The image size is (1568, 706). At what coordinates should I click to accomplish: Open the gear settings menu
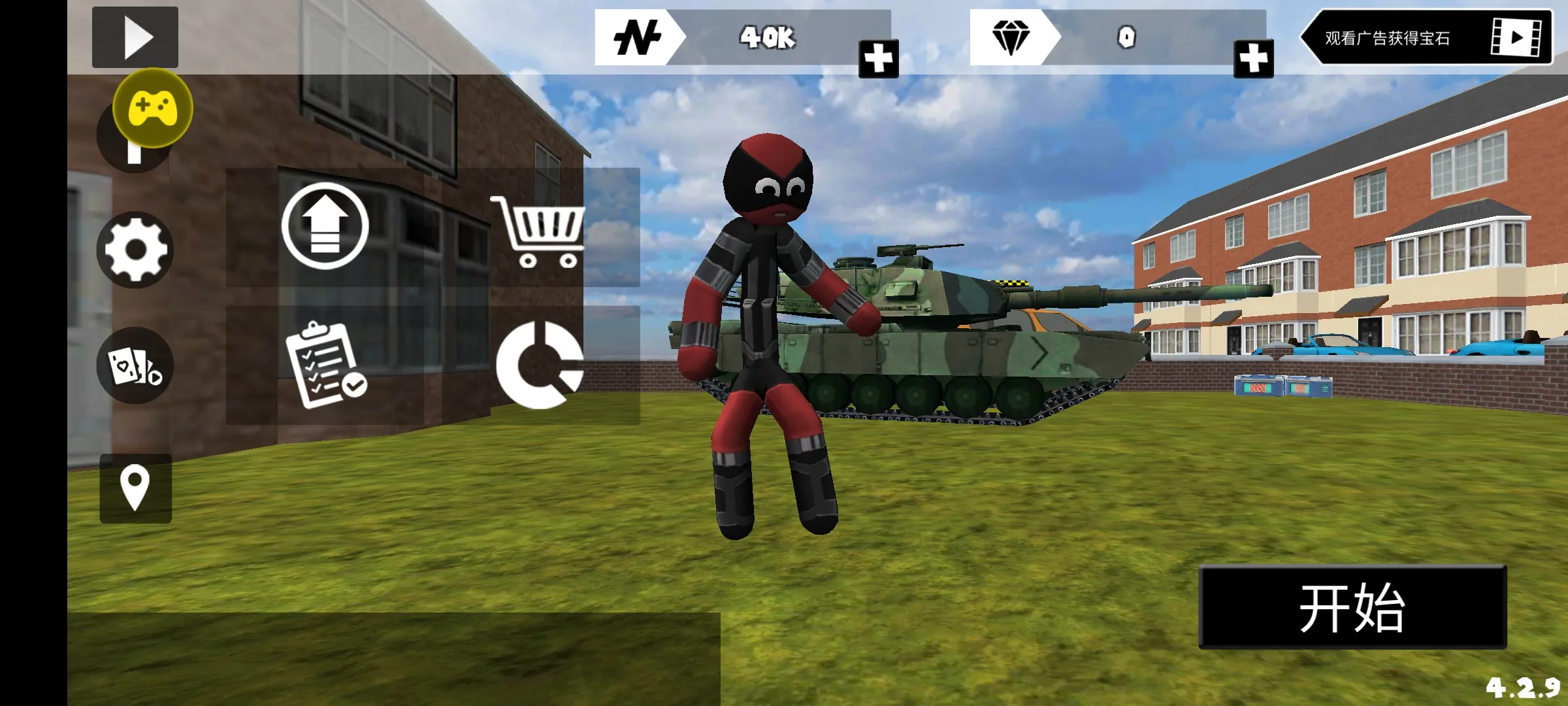(x=135, y=250)
